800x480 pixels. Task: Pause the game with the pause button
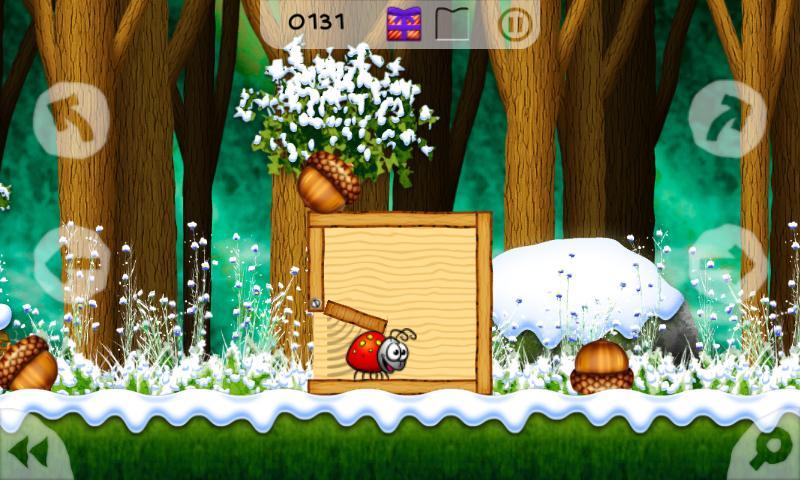[515, 23]
